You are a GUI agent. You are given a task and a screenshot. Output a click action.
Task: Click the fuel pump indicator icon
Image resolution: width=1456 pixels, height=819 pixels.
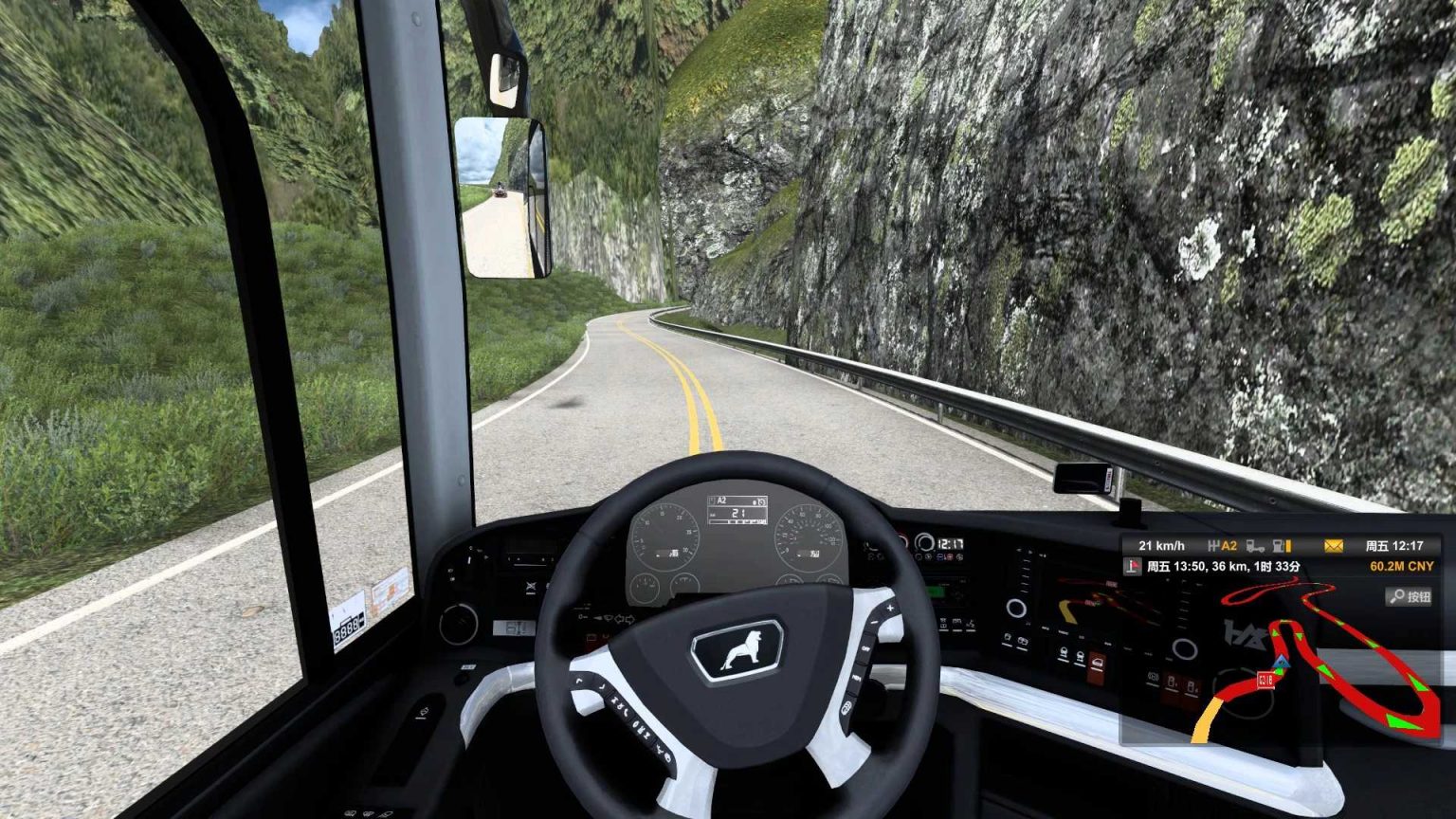click(x=1278, y=545)
